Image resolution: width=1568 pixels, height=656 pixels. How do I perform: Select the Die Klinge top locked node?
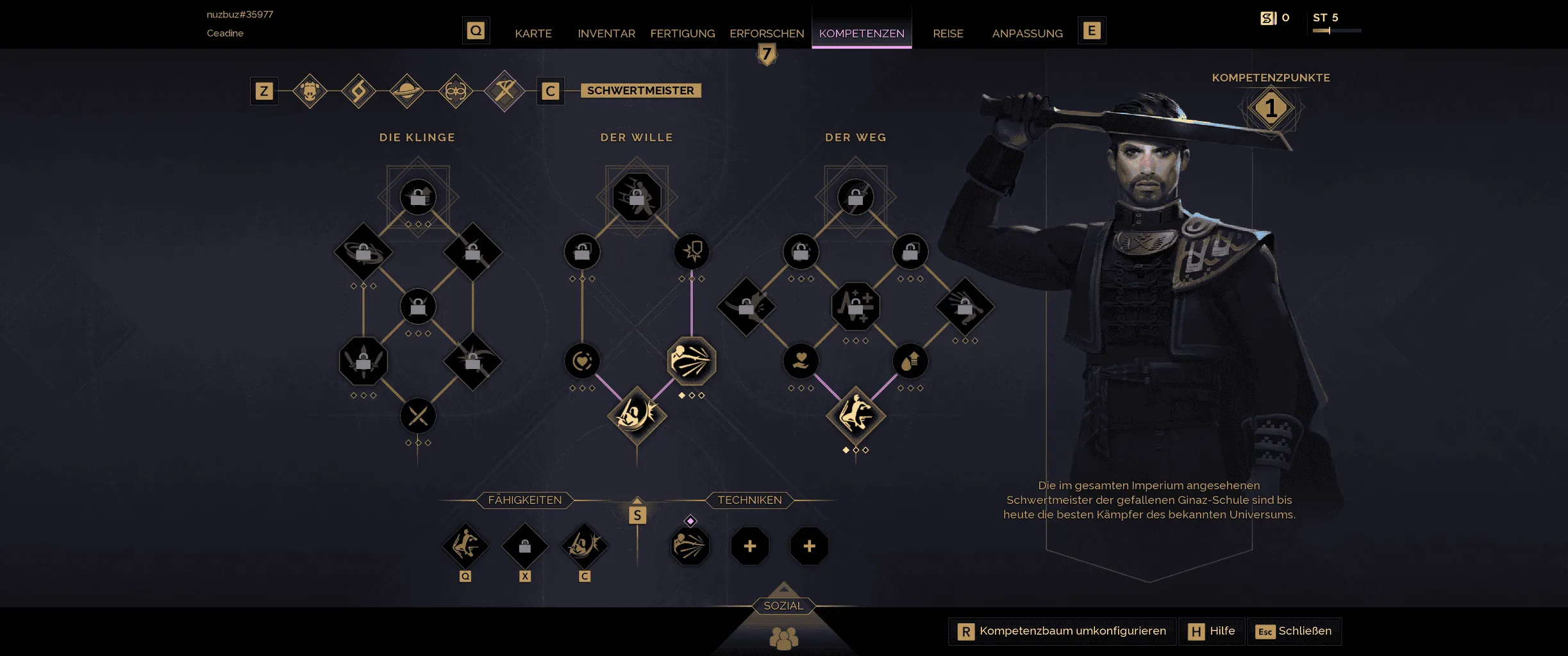pyautogui.click(x=418, y=197)
